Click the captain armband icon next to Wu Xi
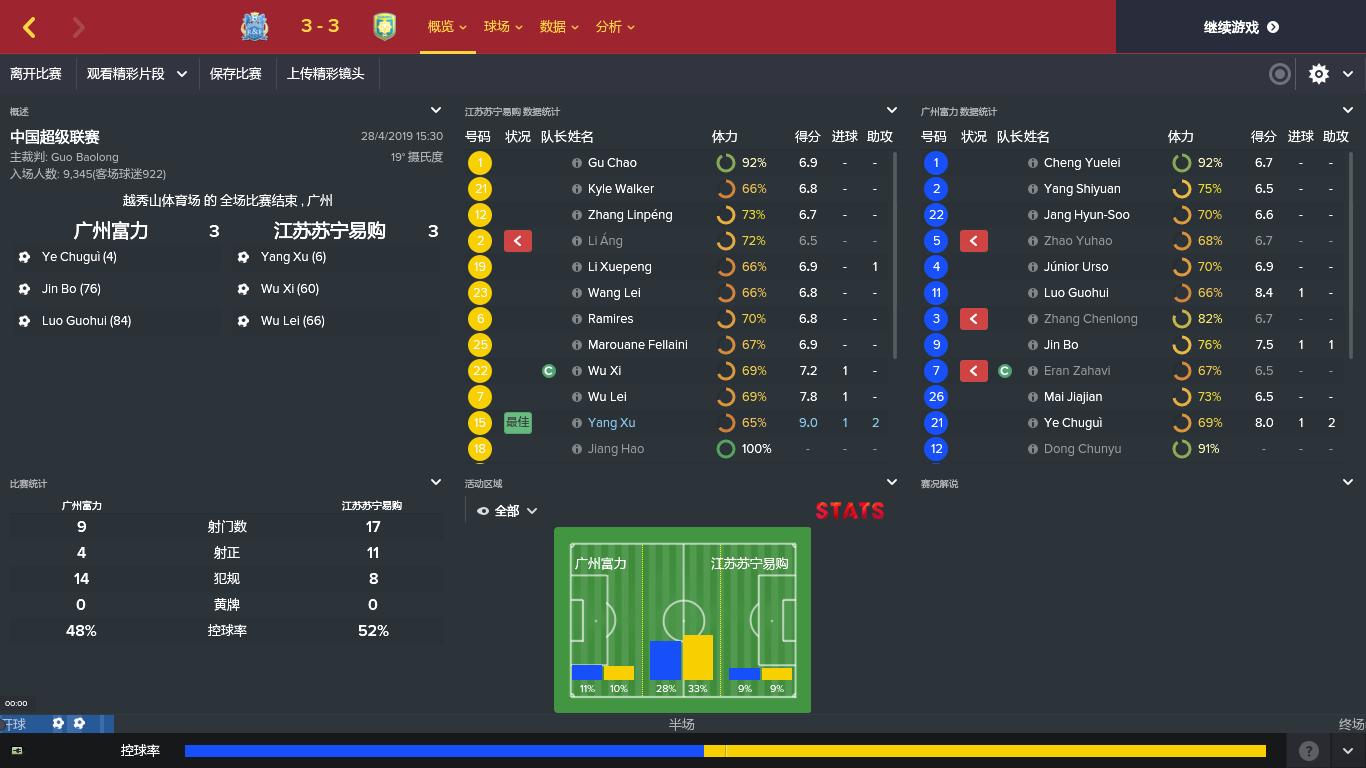This screenshot has height=768, width=1366. tap(548, 370)
